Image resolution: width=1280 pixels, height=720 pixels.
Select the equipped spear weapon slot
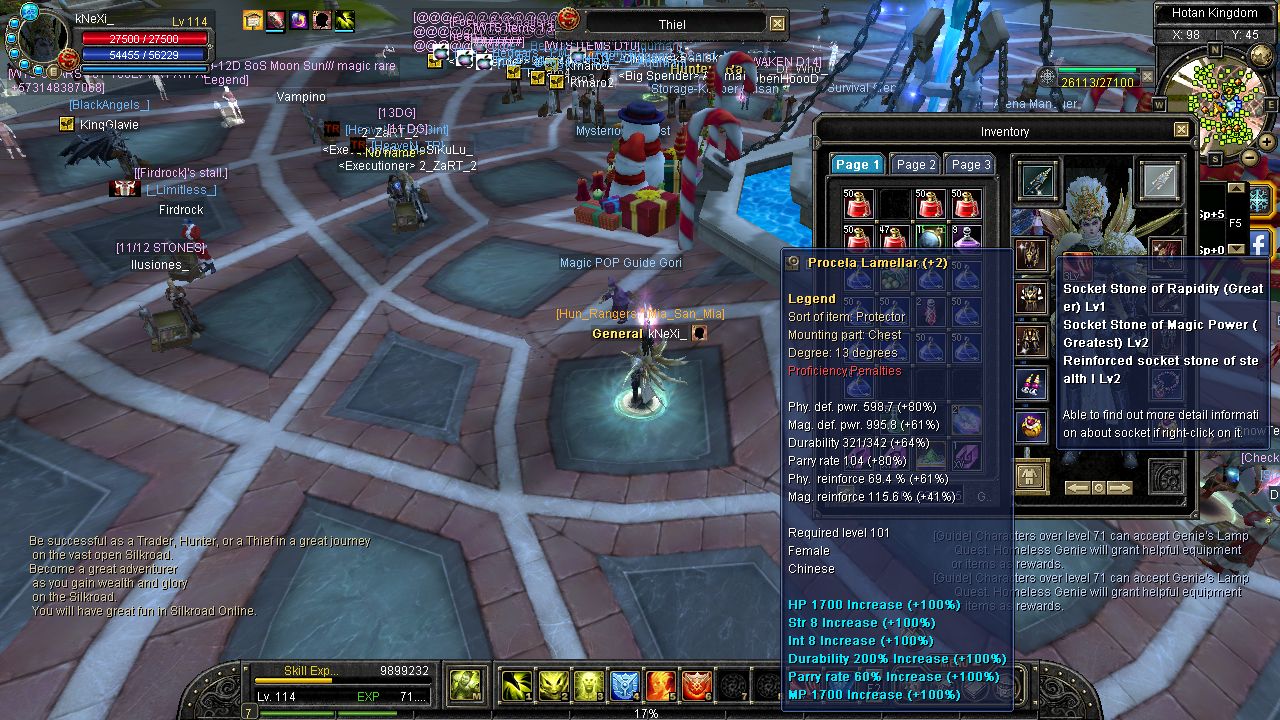point(1037,180)
